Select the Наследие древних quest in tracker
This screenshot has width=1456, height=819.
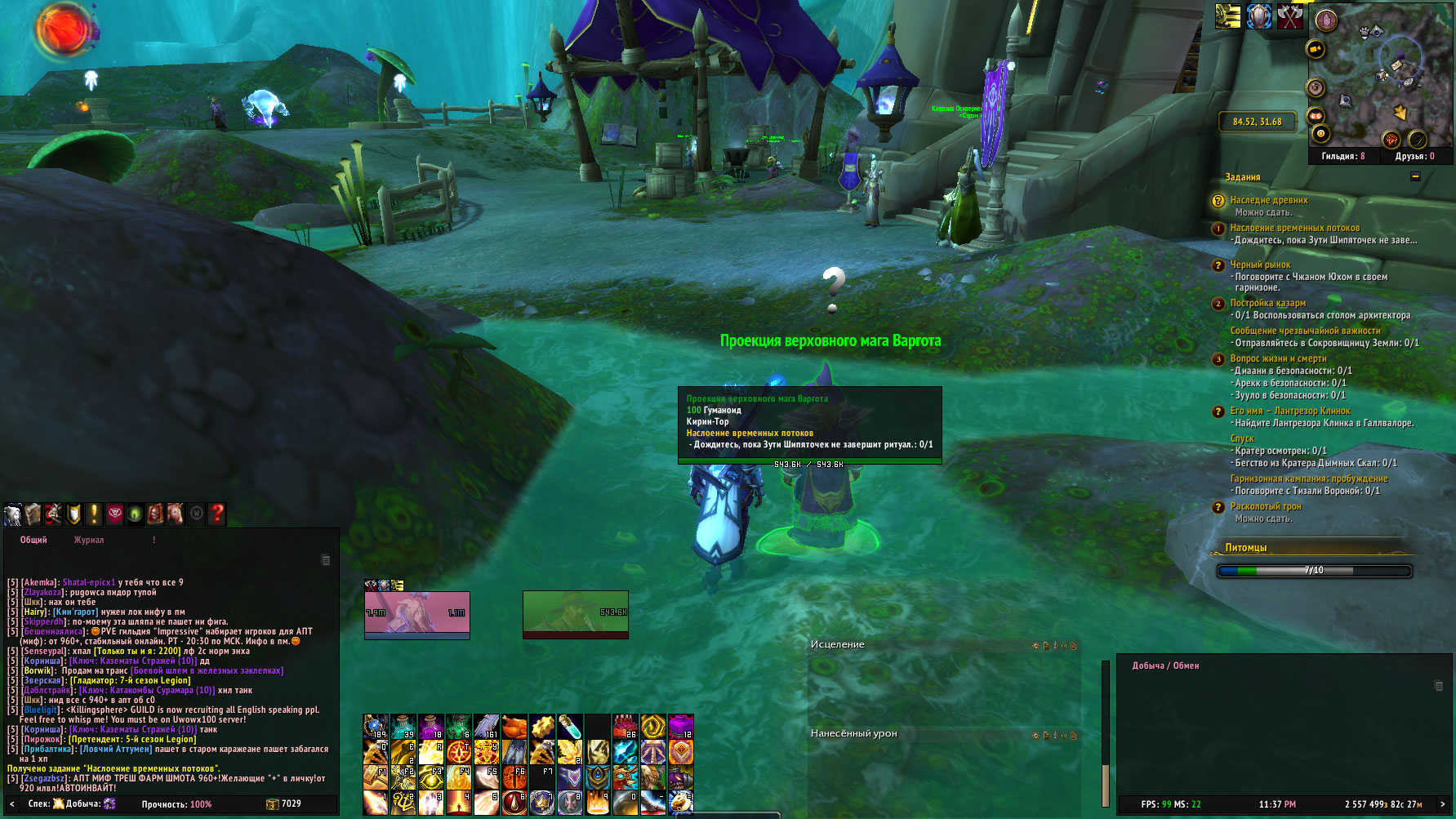(1268, 200)
